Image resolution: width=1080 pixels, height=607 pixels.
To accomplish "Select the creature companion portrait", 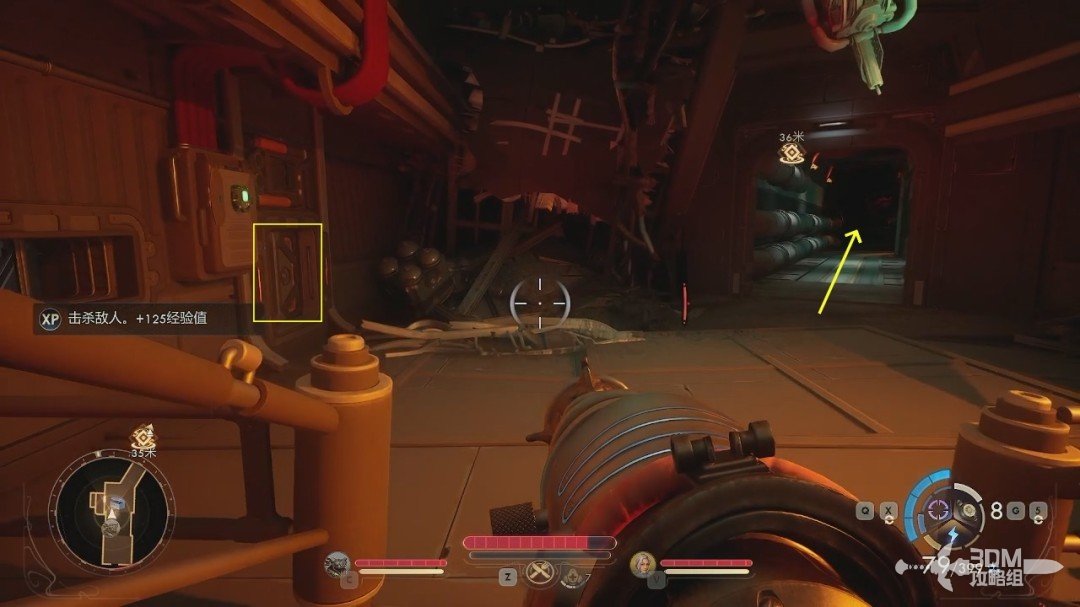I will click(337, 565).
